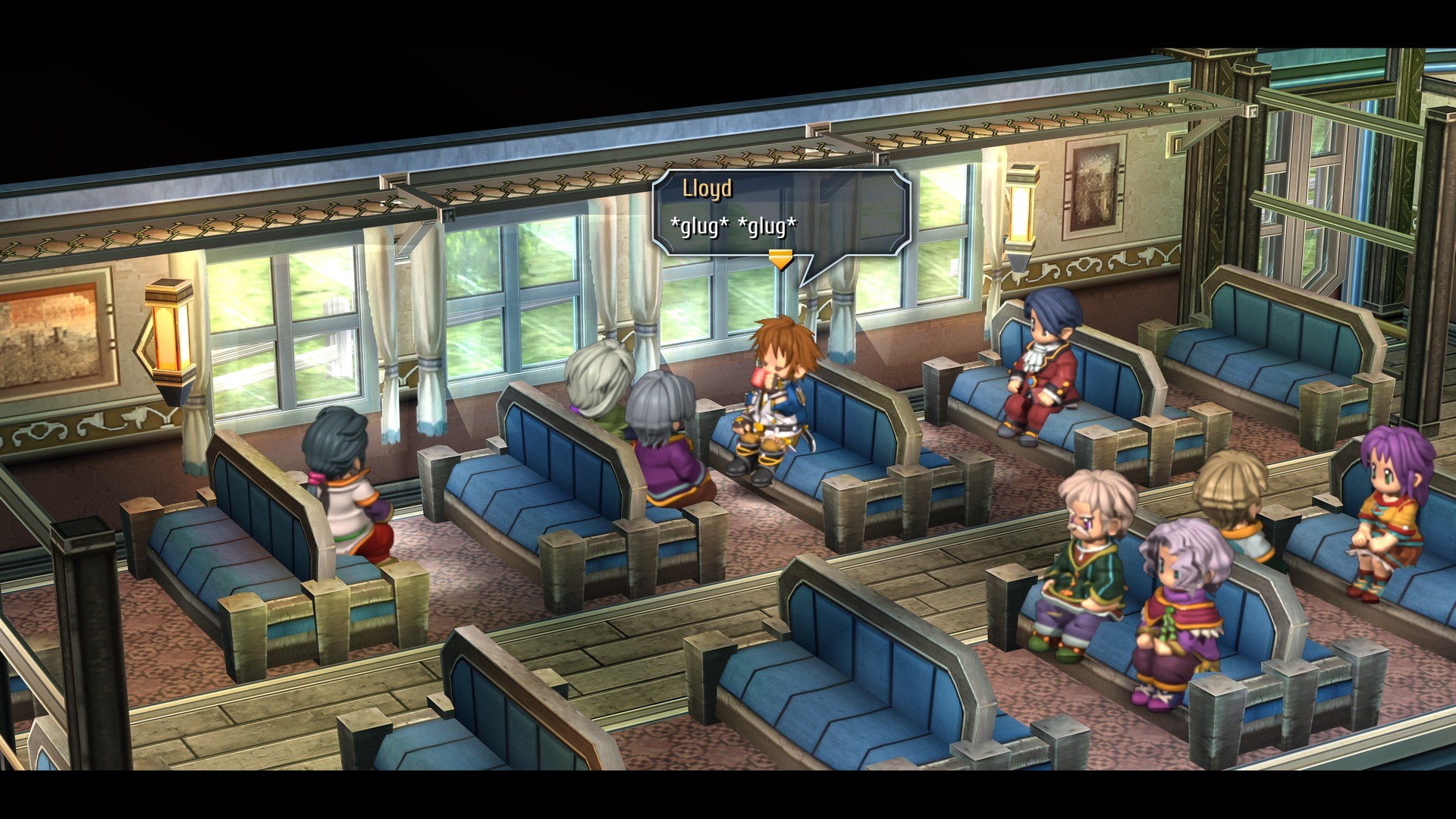
Task: Click Lloyd's name label on the dialogue box
Action: point(708,190)
